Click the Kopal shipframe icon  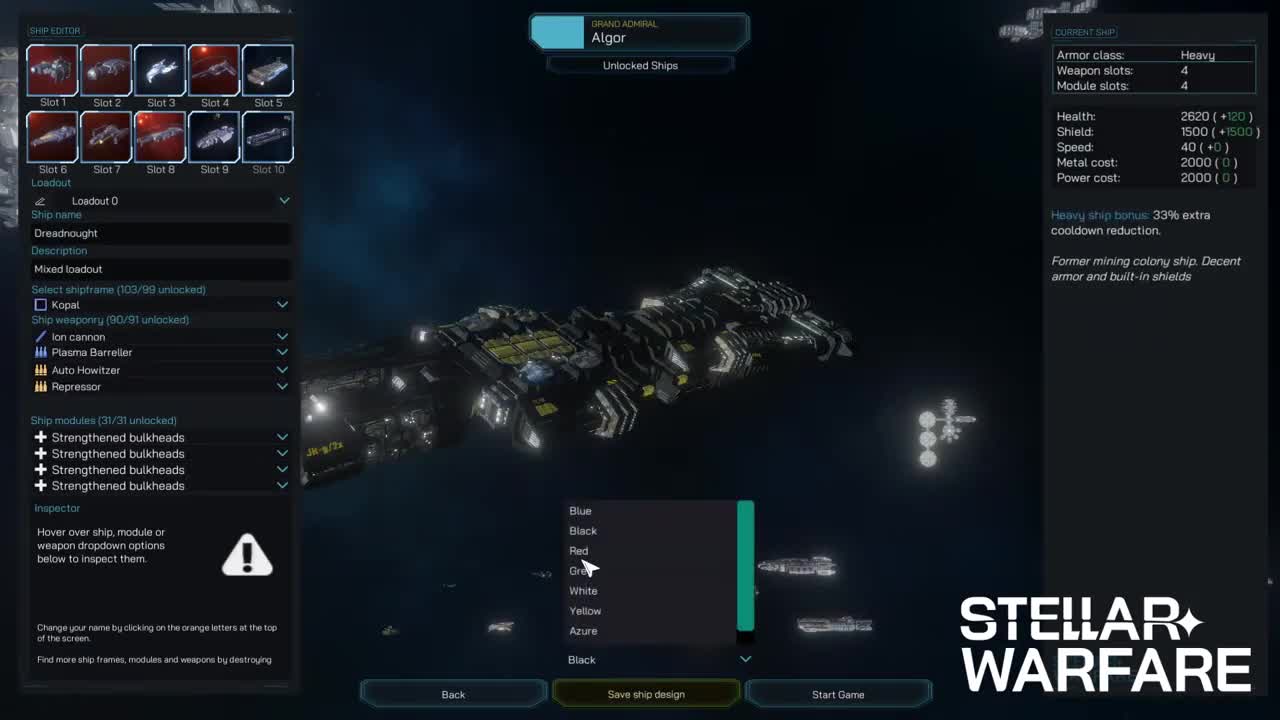click(x=40, y=304)
